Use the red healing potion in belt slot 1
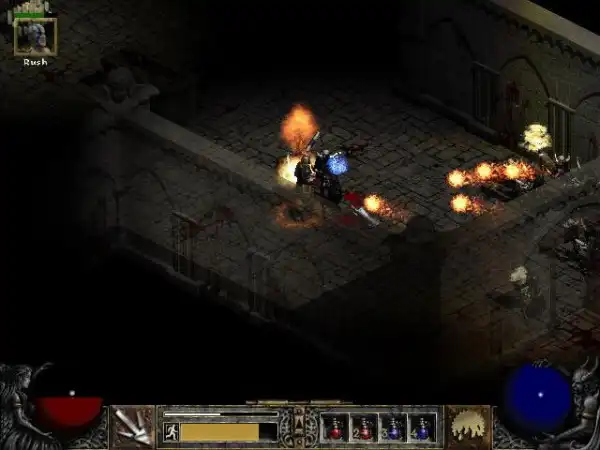Screen dimensions: 600x450 335,428
